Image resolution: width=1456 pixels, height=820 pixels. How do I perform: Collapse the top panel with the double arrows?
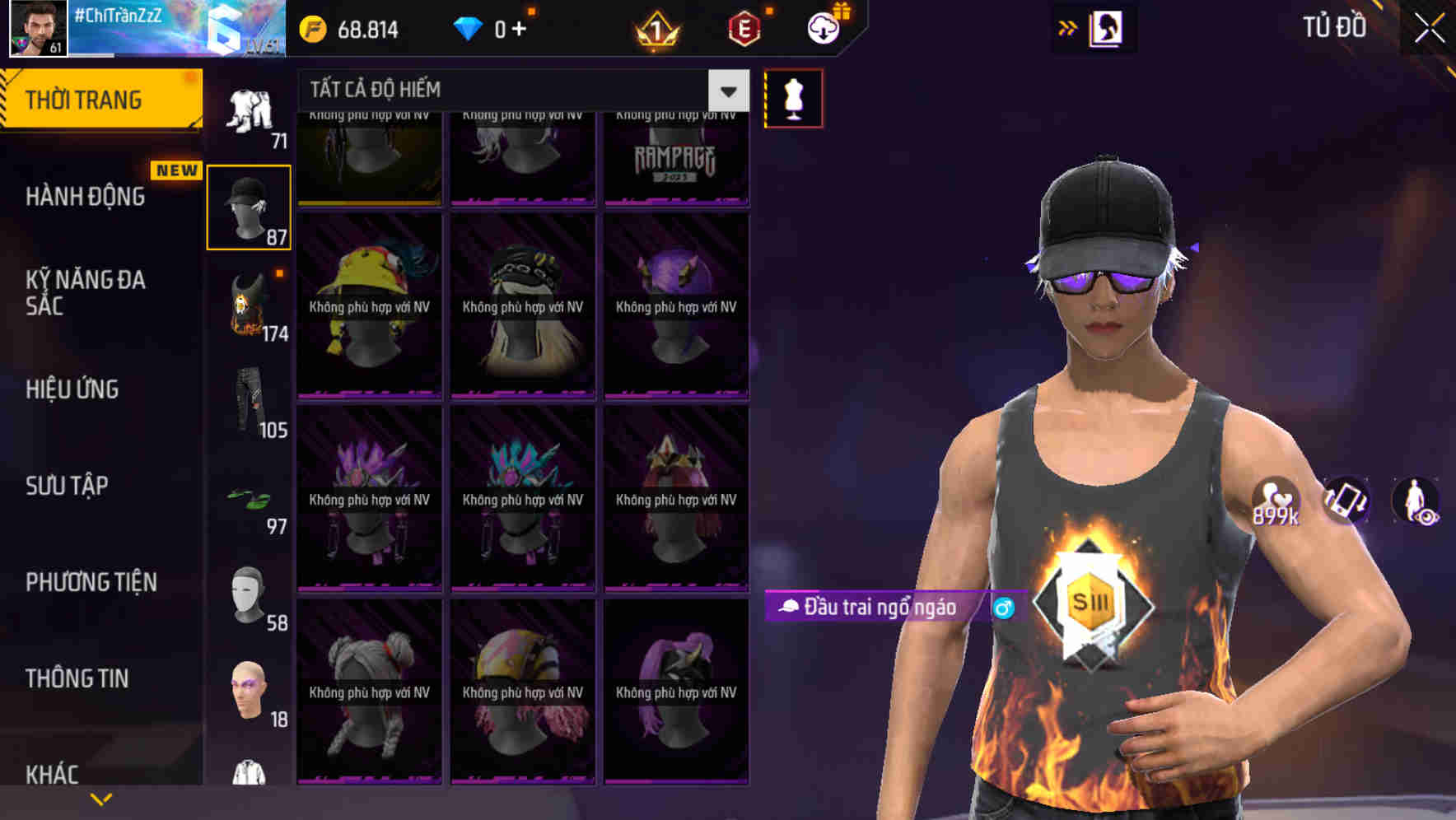coord(1067,27)
